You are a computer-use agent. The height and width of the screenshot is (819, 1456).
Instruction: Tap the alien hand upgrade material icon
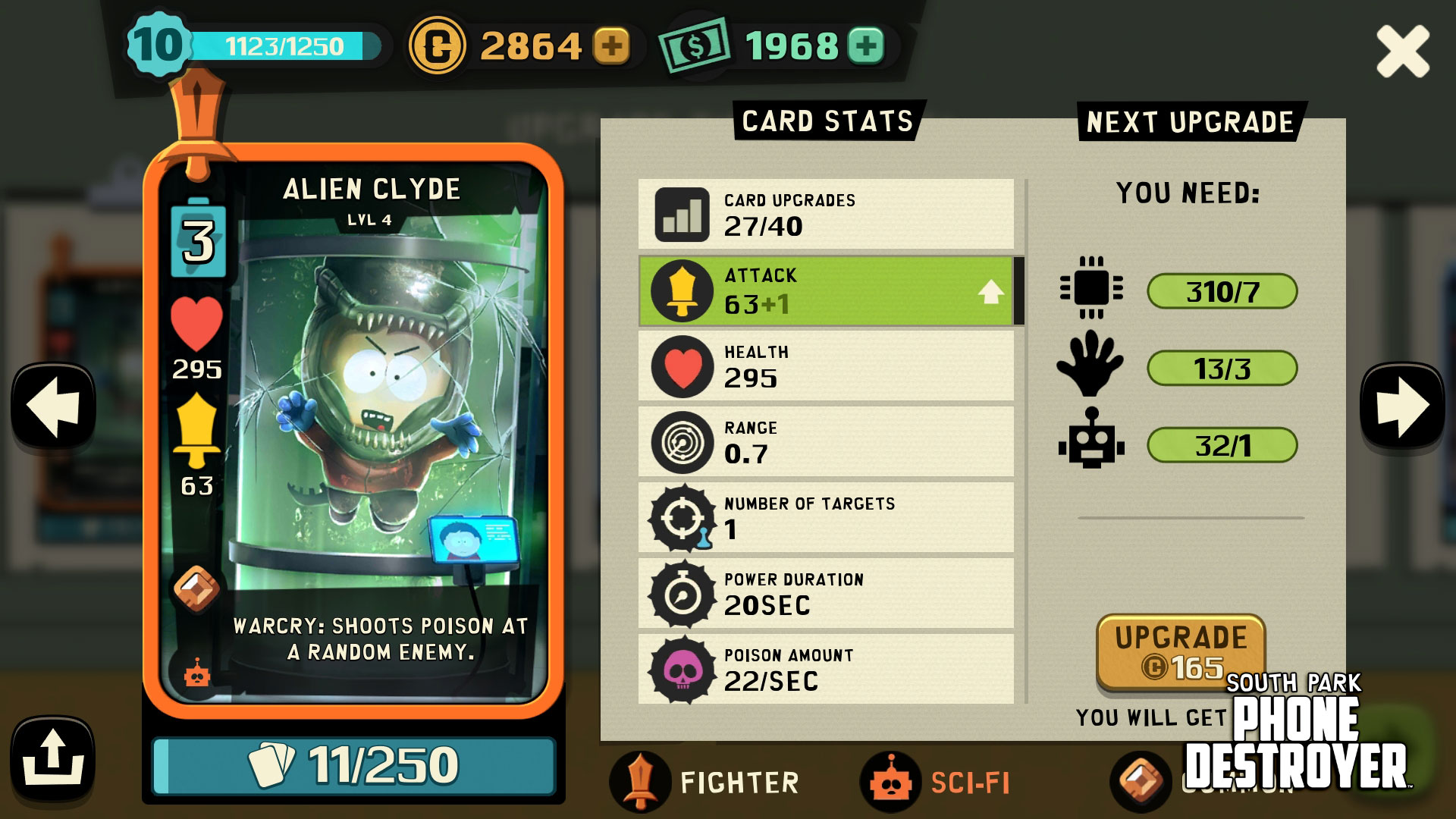(1090, 365)
